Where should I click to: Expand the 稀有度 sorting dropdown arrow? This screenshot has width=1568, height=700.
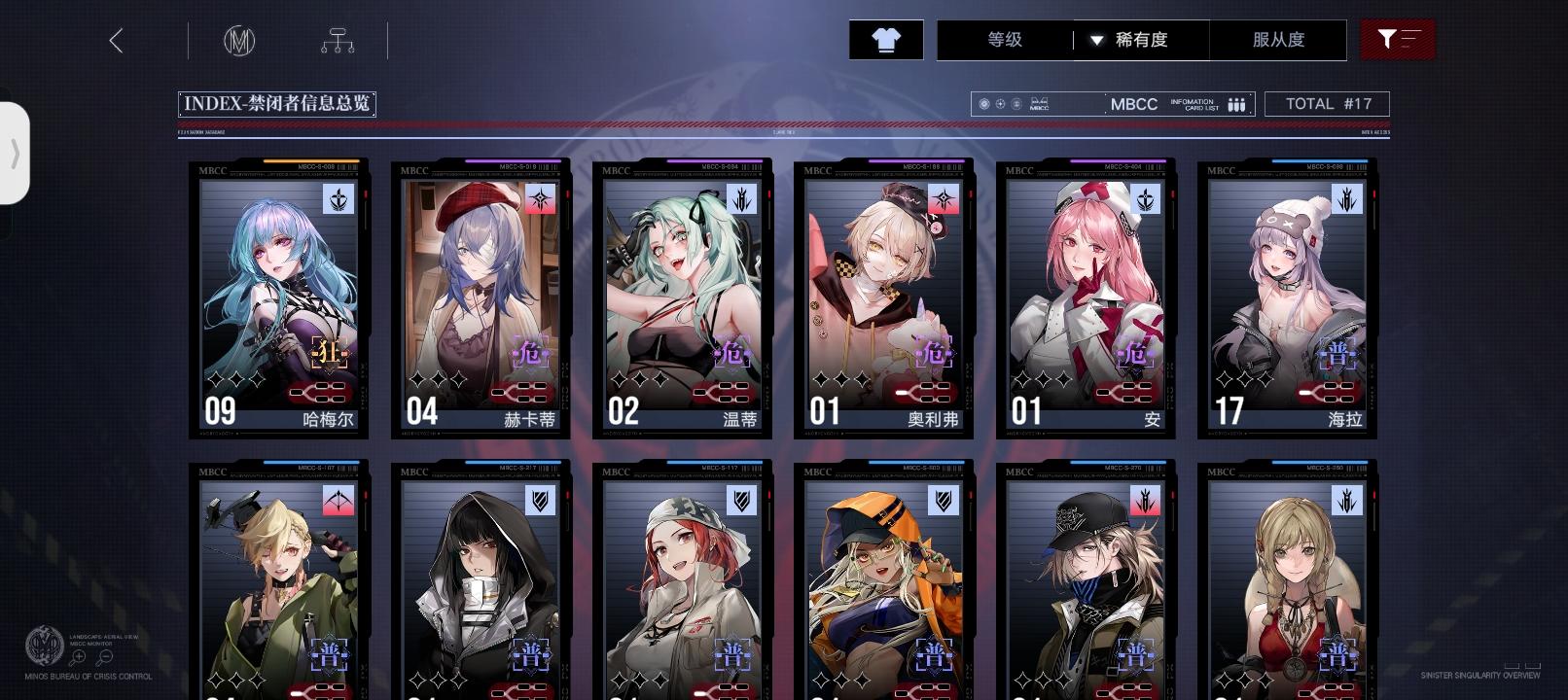pos(1097,41)
